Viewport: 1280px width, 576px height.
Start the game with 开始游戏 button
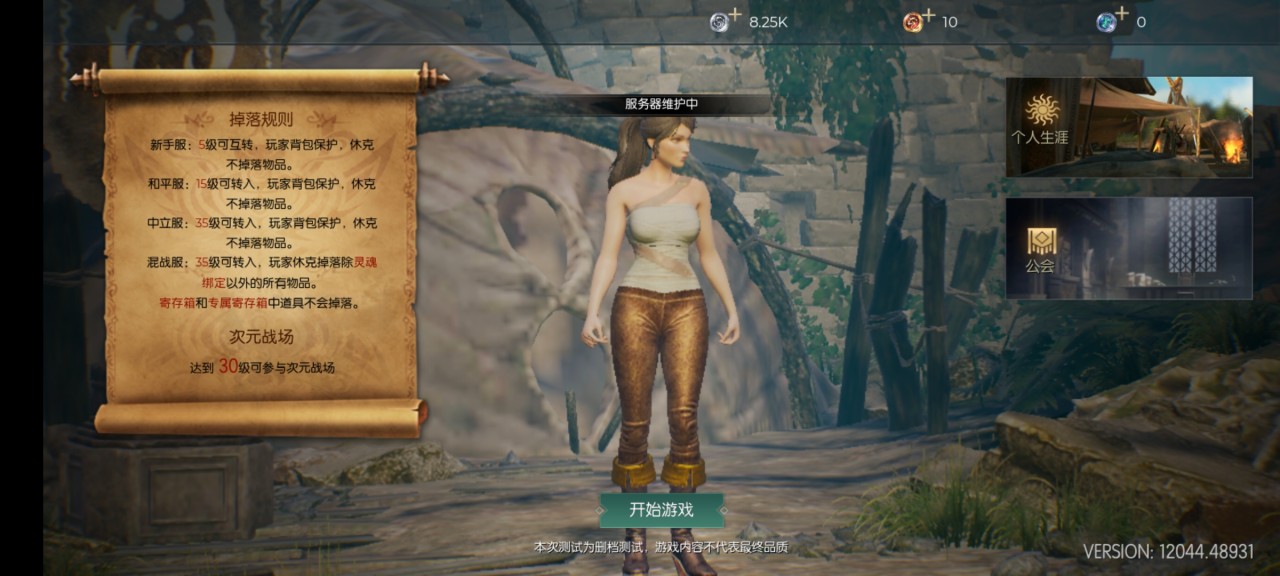661,510
